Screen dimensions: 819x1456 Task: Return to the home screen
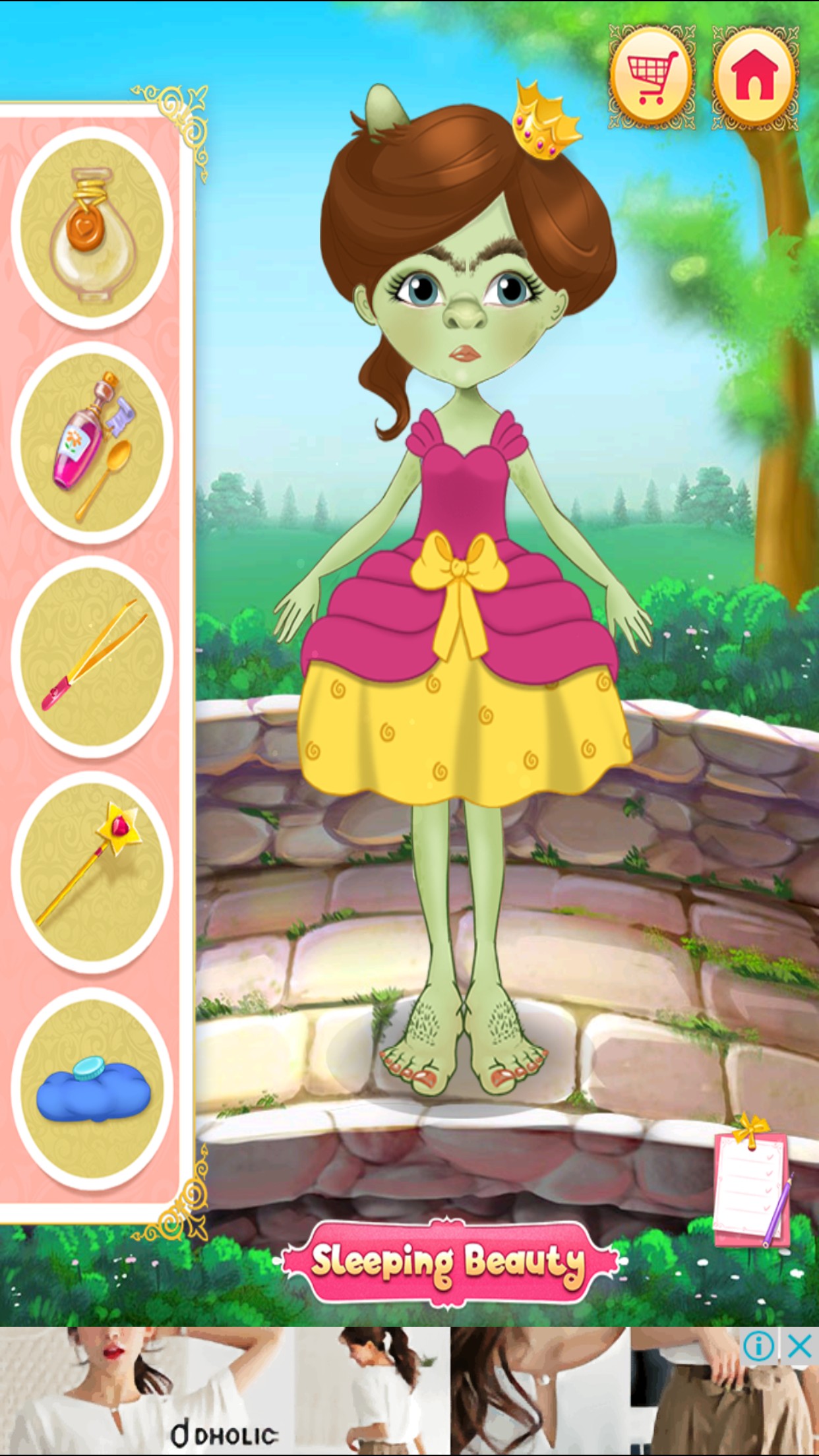tap(754, 78)
